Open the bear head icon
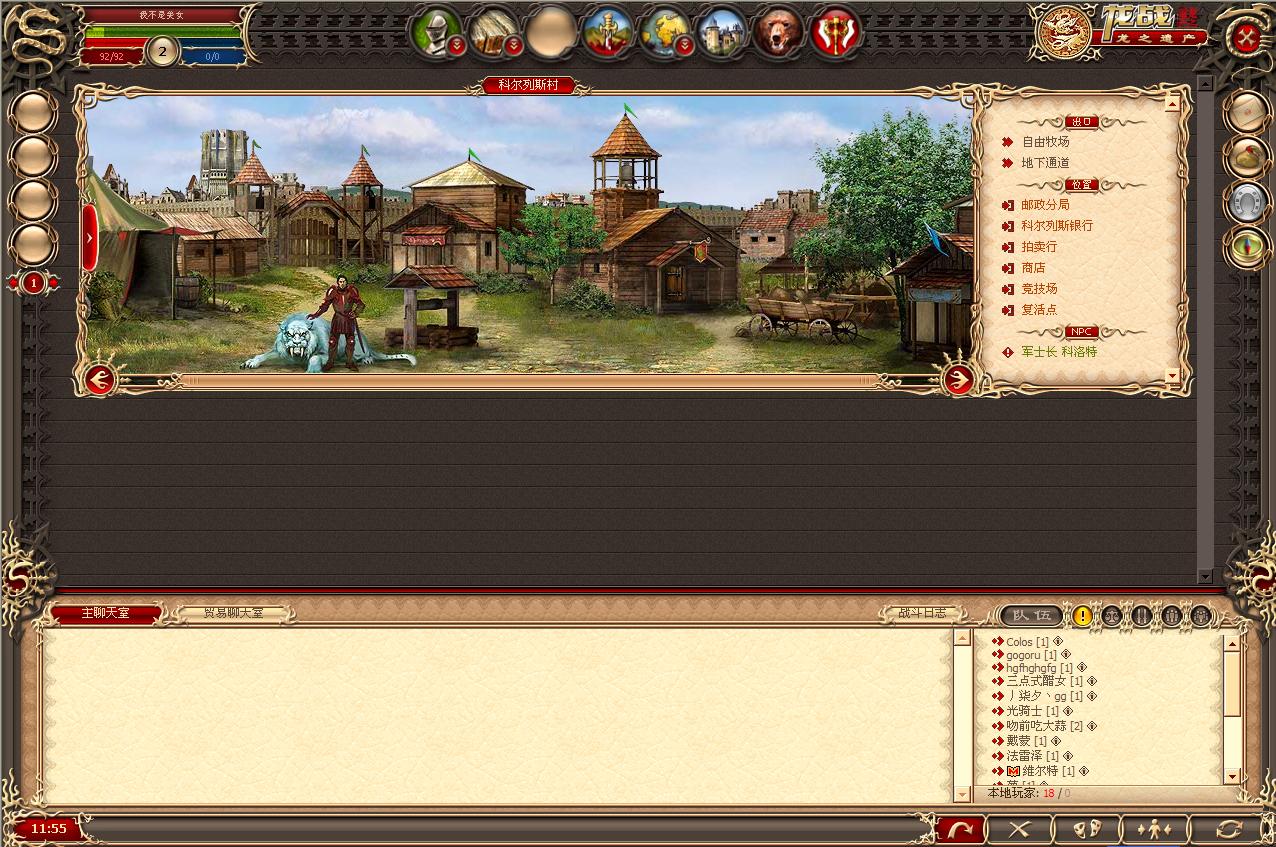Image resolution: width=1276 pixels, height=847 pixels. 778,33
